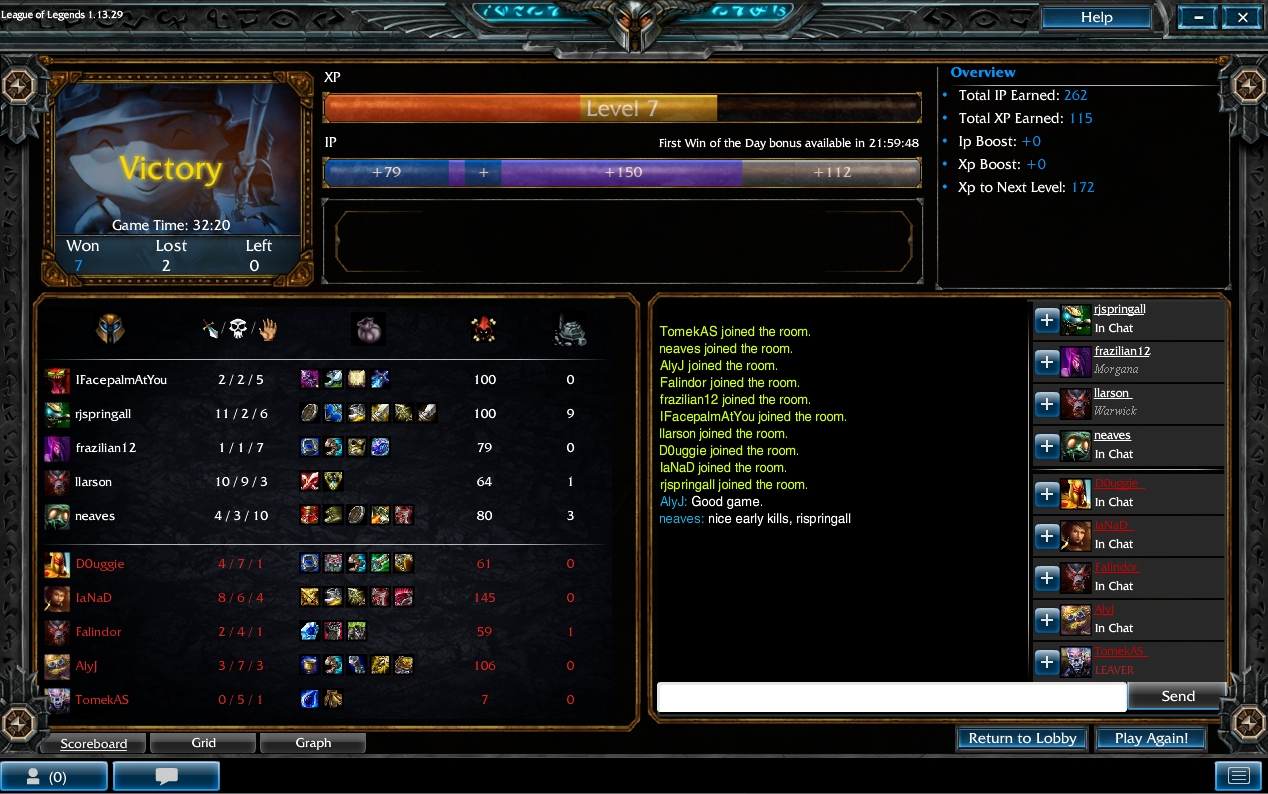This screenshot has width=1268, height=794.
Task: Return to Lobby
Action: (x=1022, y=738)
